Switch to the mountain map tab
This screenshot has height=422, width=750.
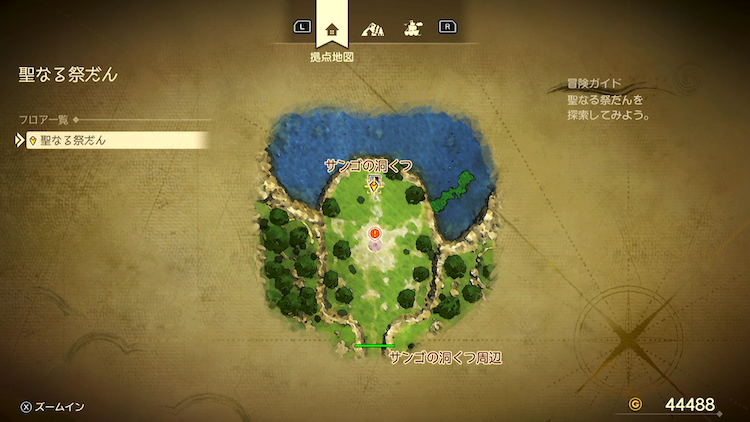point(371,28)
